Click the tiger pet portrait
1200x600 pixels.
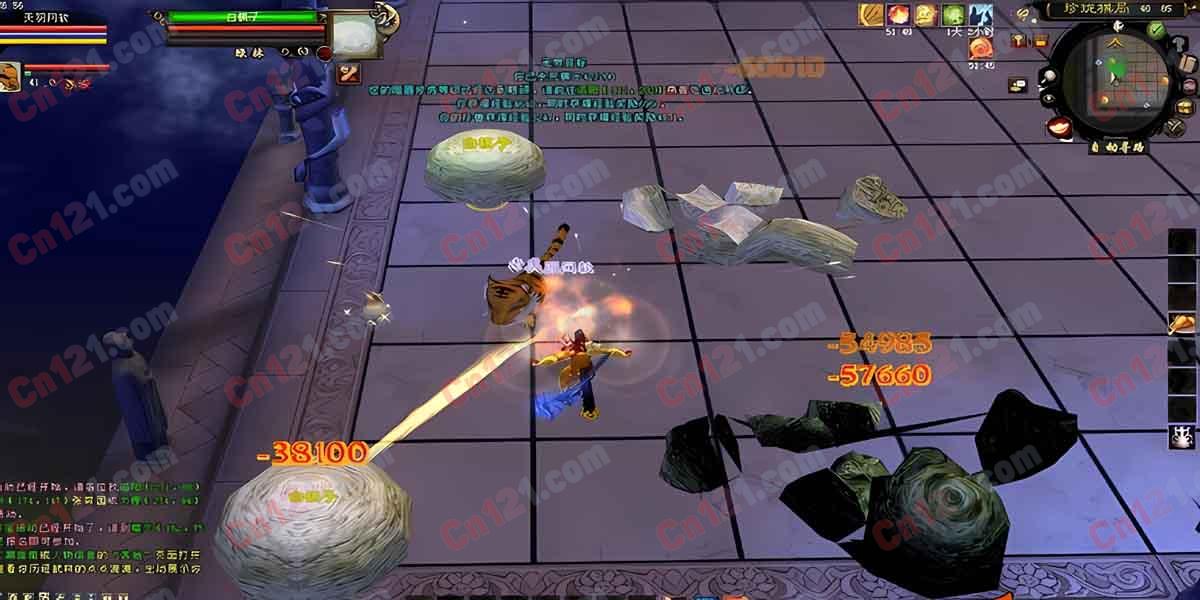[x=10, y=76]
